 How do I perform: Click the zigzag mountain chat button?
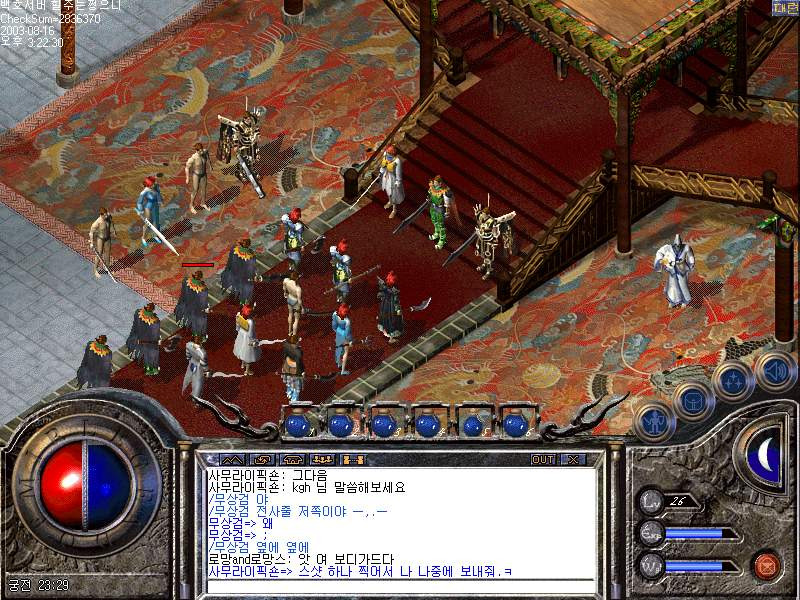pos(232,459)
